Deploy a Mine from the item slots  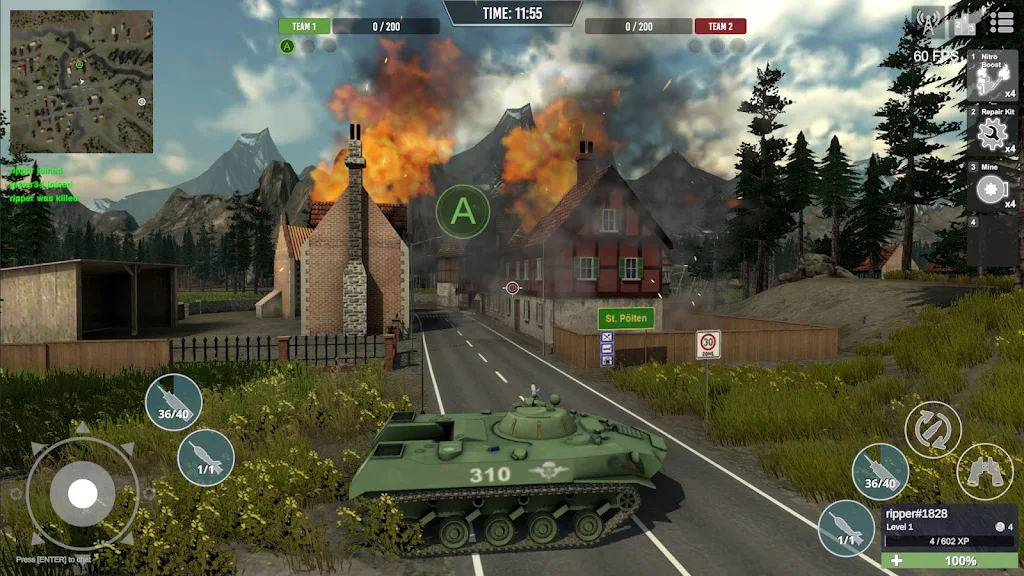[x=991, y=187]
